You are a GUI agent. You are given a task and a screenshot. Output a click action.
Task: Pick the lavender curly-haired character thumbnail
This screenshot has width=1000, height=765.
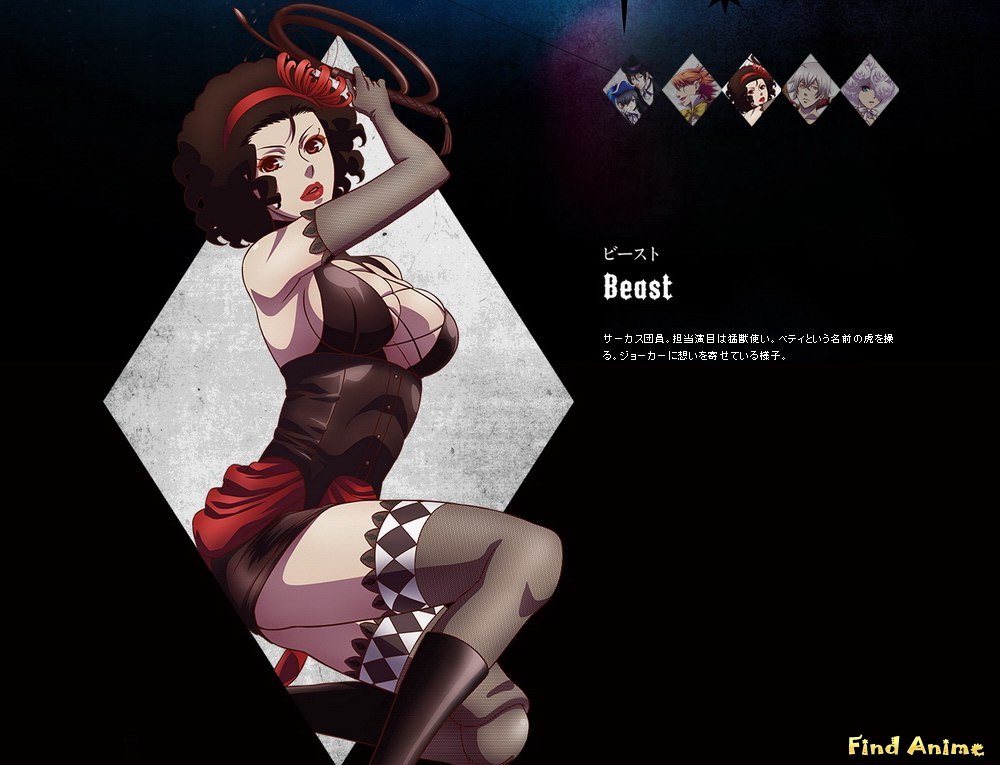[870, 90]
